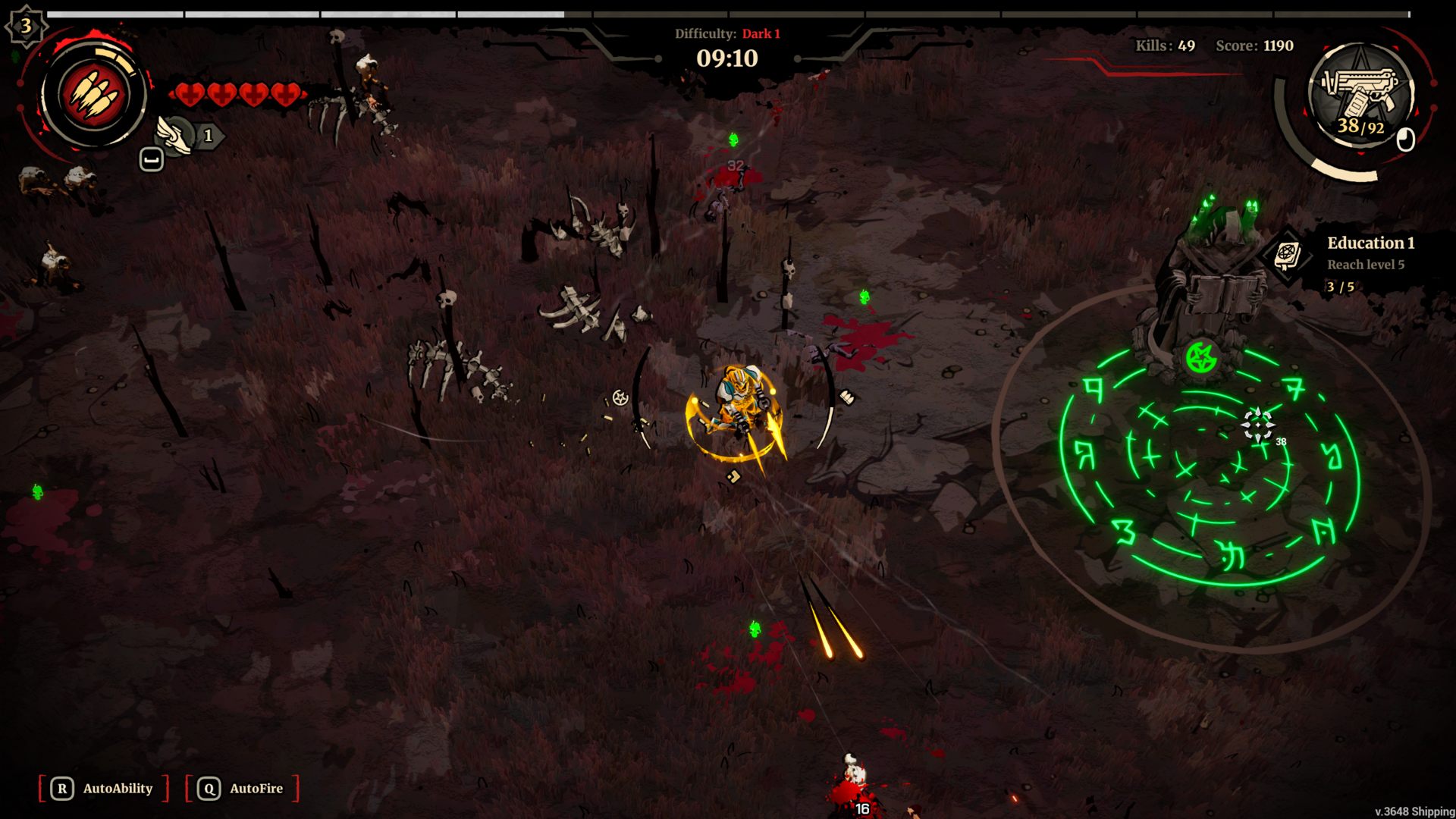Toggle the AutoAbility option

coord(103,789)
